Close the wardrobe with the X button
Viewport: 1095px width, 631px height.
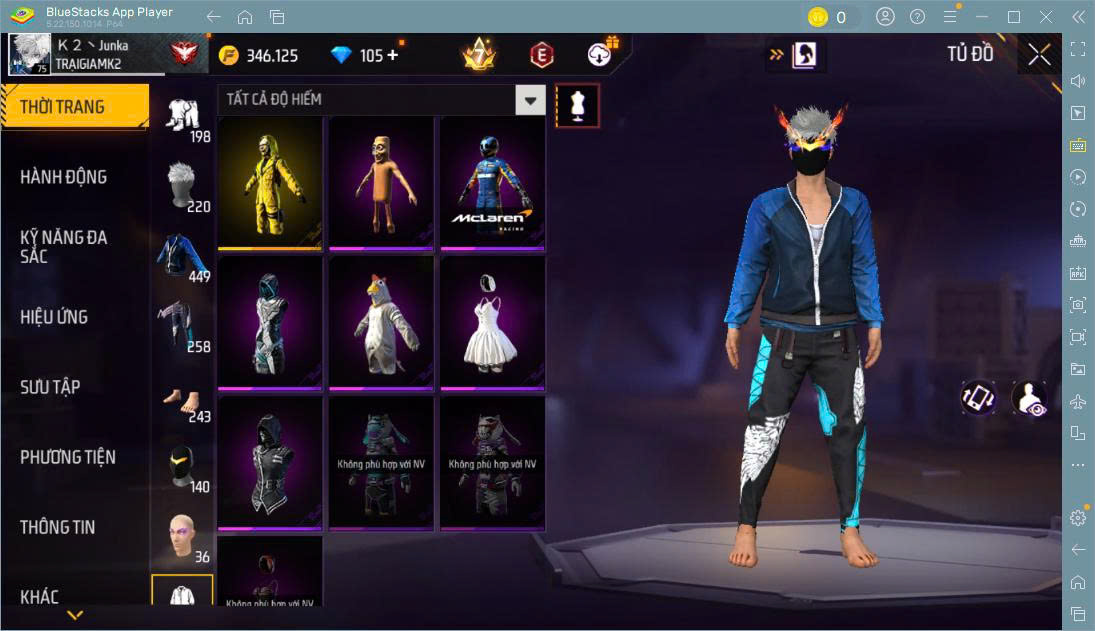point(1039,55)
